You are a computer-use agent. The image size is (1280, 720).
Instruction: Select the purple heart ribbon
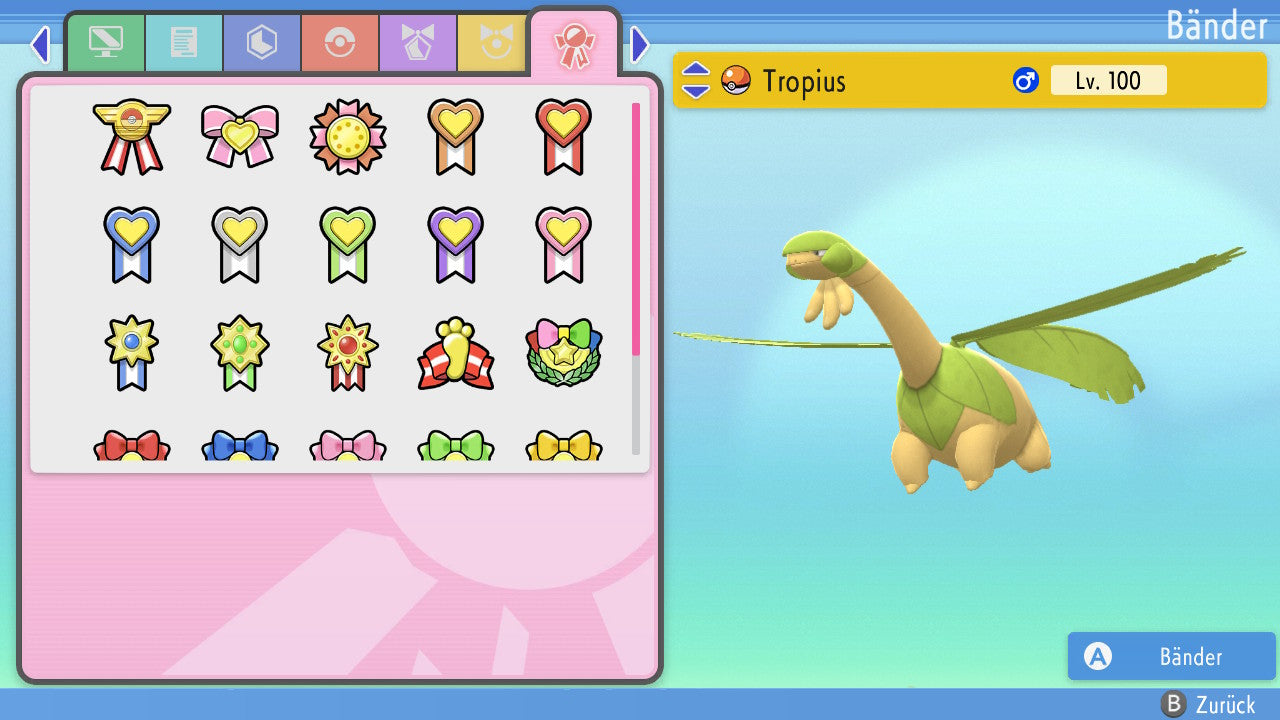pos(455,244)
